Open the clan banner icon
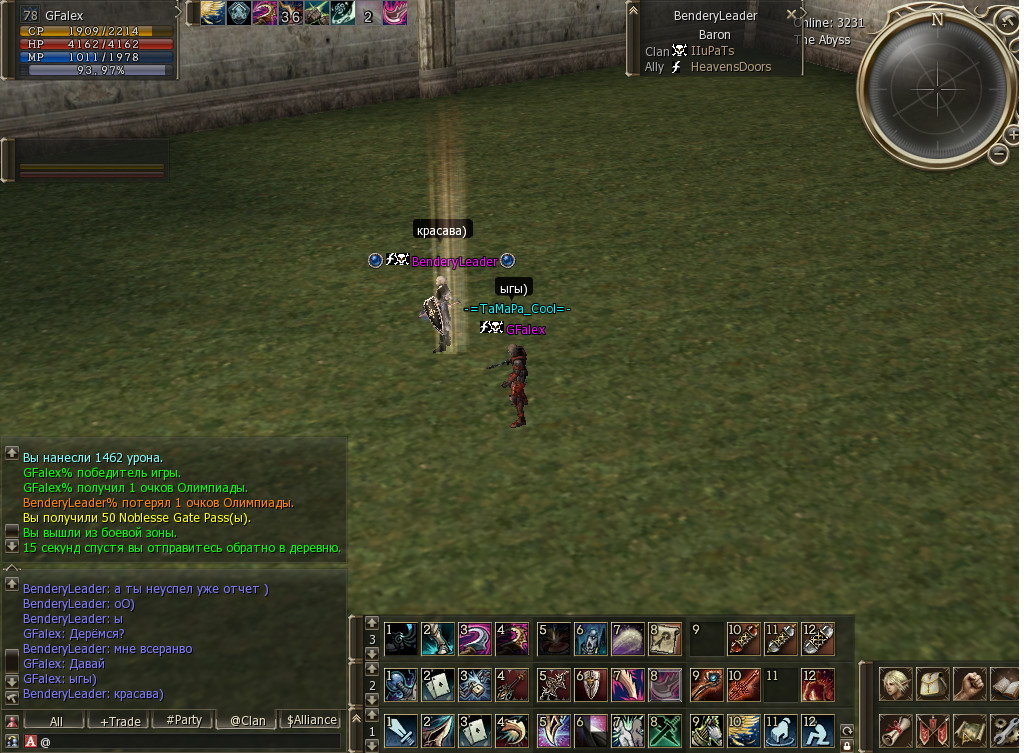This screenshot has width=1028, height=753. [x=932, y=731]
